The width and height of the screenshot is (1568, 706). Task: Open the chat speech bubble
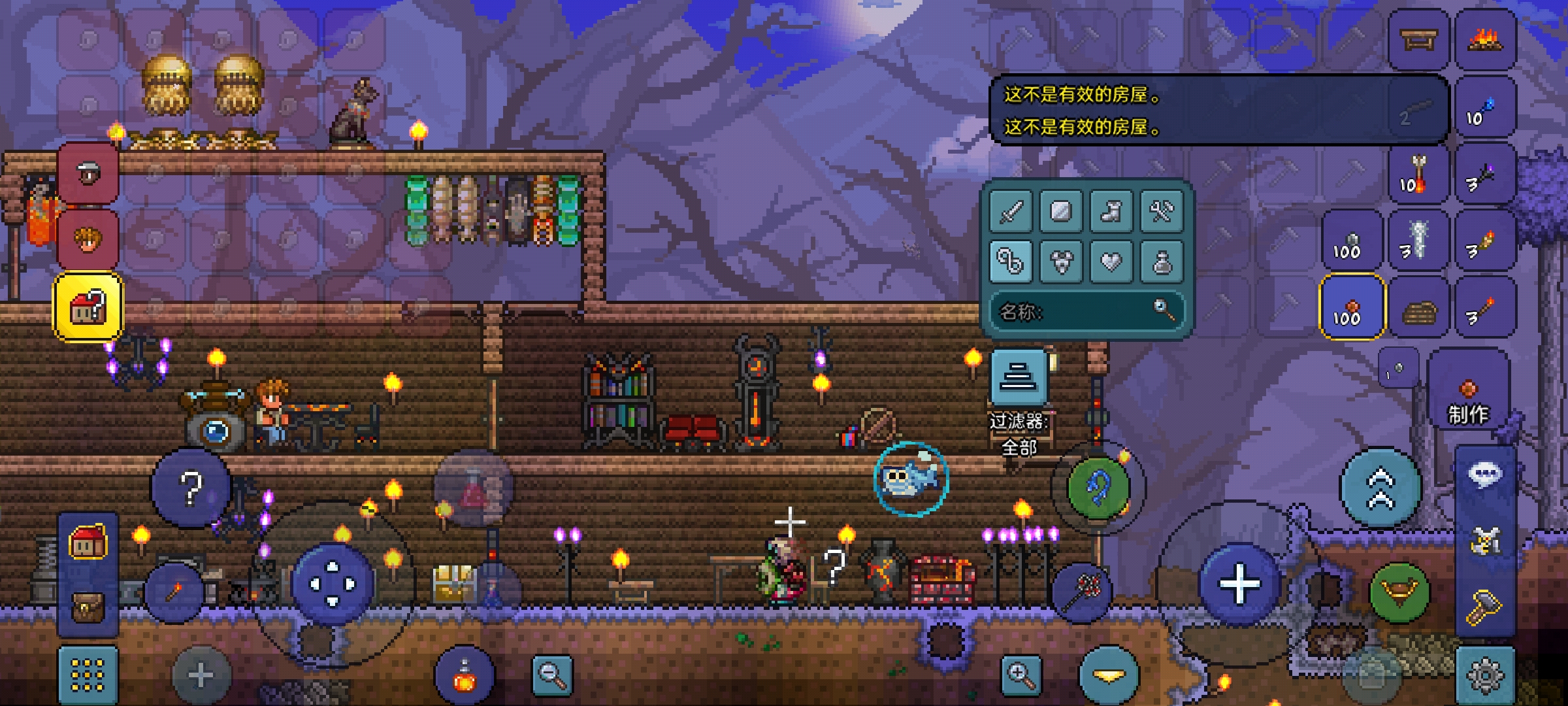[x=1485, y=475]
